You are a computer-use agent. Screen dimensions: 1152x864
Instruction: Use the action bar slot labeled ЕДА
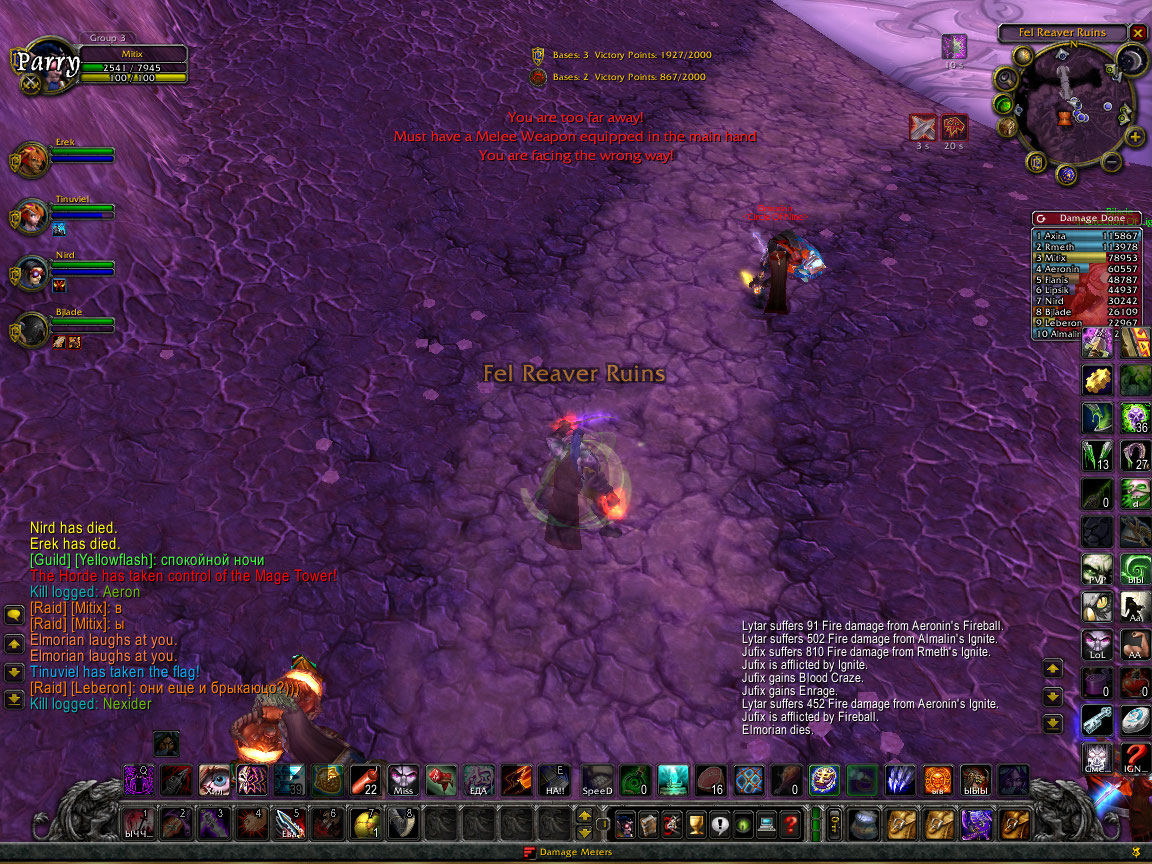point(479,780)
